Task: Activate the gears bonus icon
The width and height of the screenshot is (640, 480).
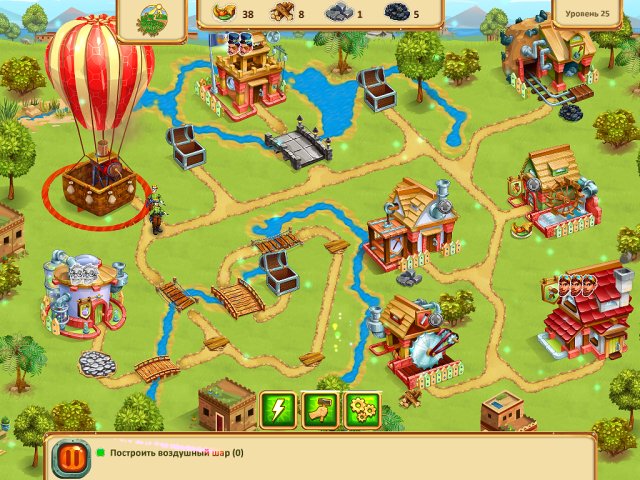Action: pos(362,409)
